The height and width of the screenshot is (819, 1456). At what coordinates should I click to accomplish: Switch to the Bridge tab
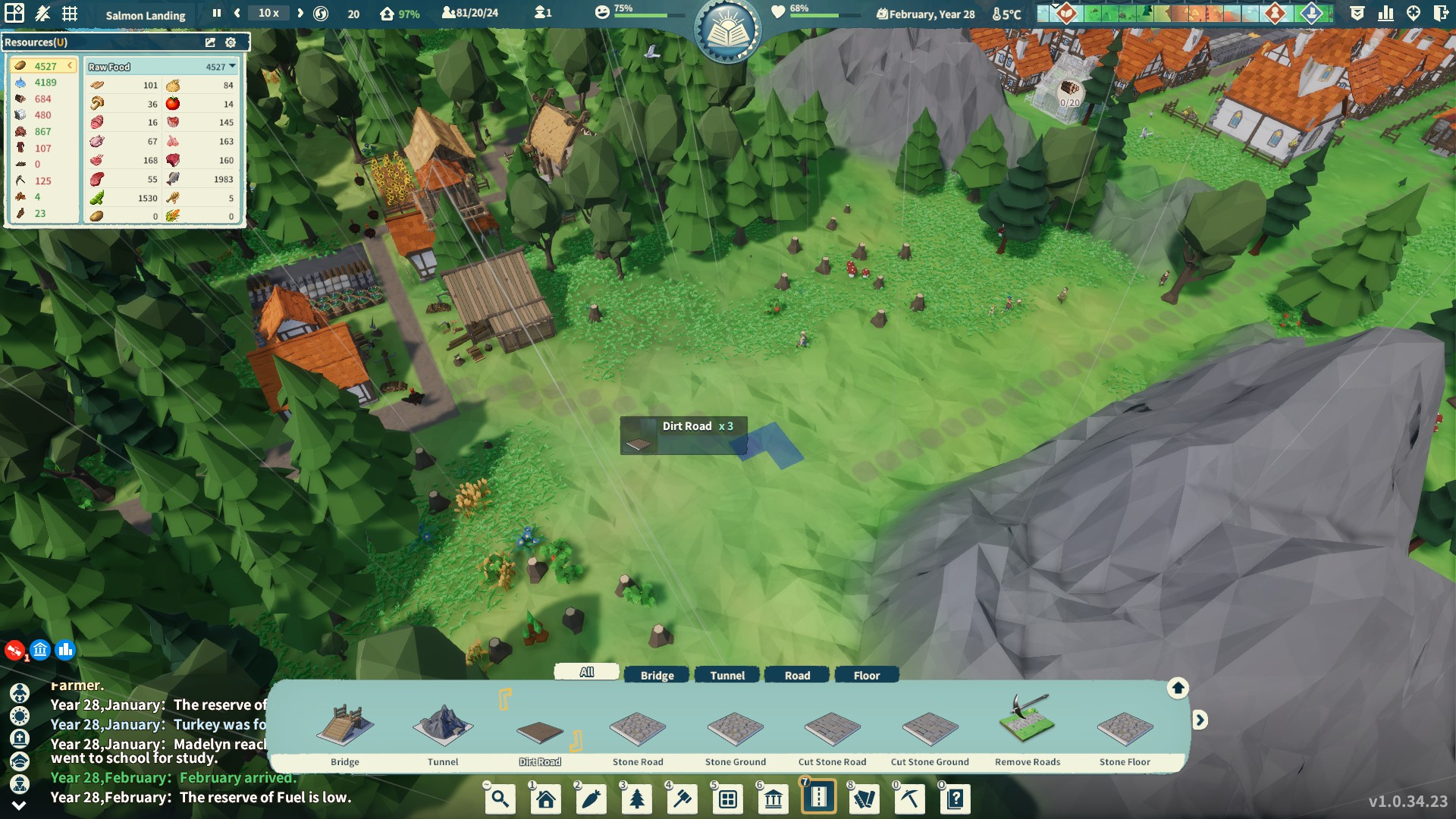pyautogui.click(x=657, y=675)
